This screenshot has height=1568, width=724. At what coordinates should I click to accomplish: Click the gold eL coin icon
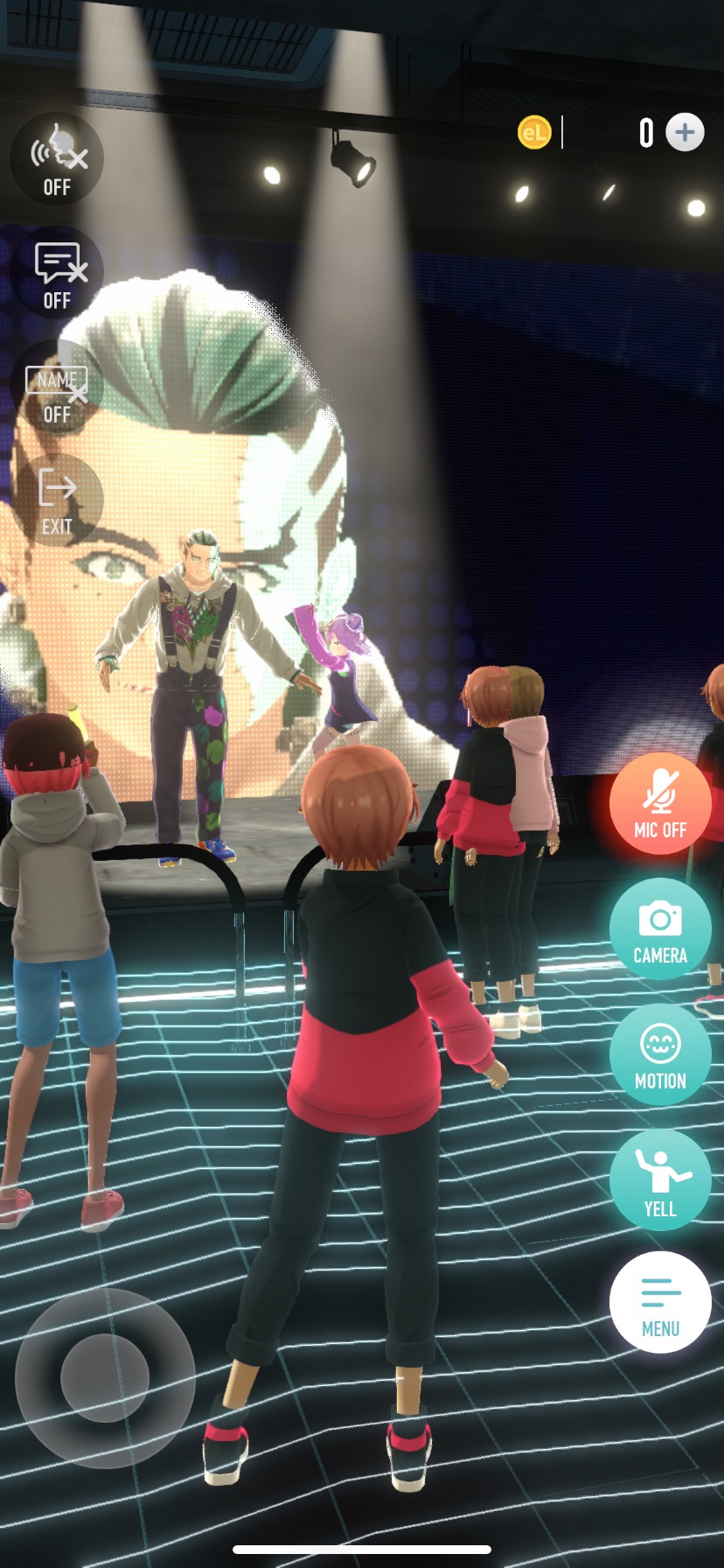(534, 133)
